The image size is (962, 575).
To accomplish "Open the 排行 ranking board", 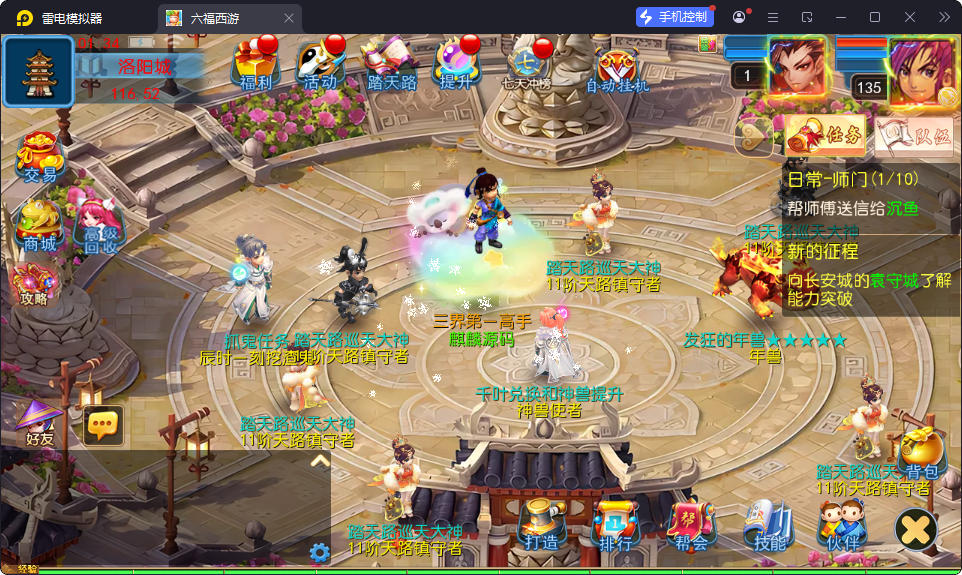I will (x=616, y=525).
